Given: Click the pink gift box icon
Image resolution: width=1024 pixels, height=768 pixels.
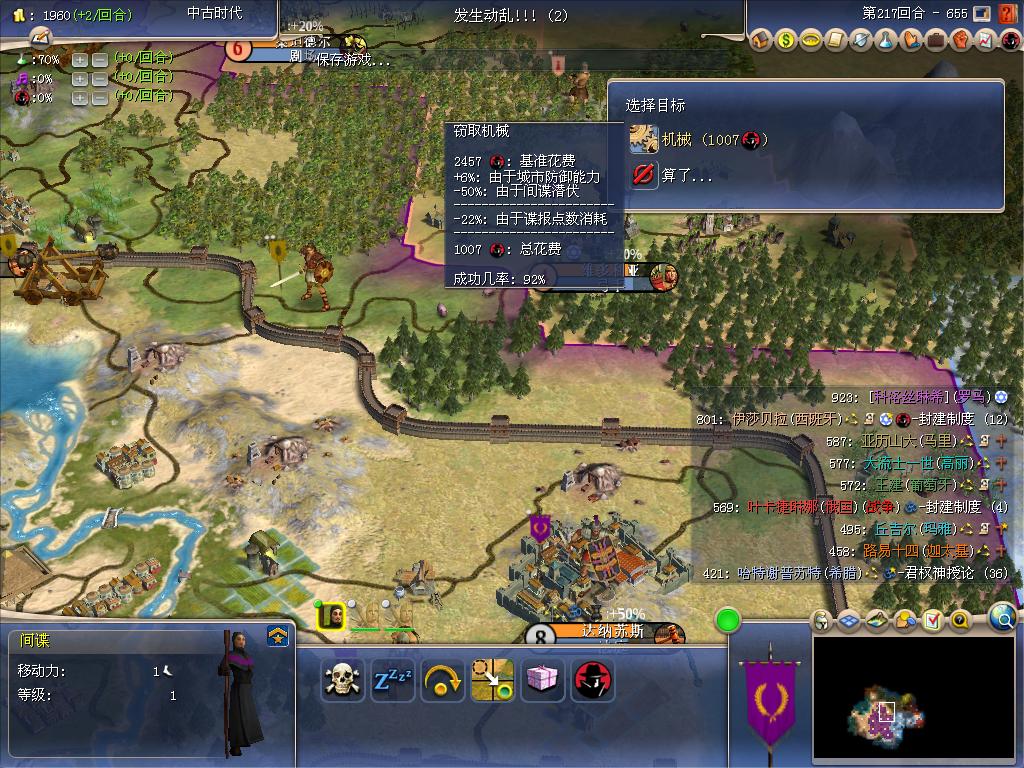Looking at the screenshot, I should 543,680.
